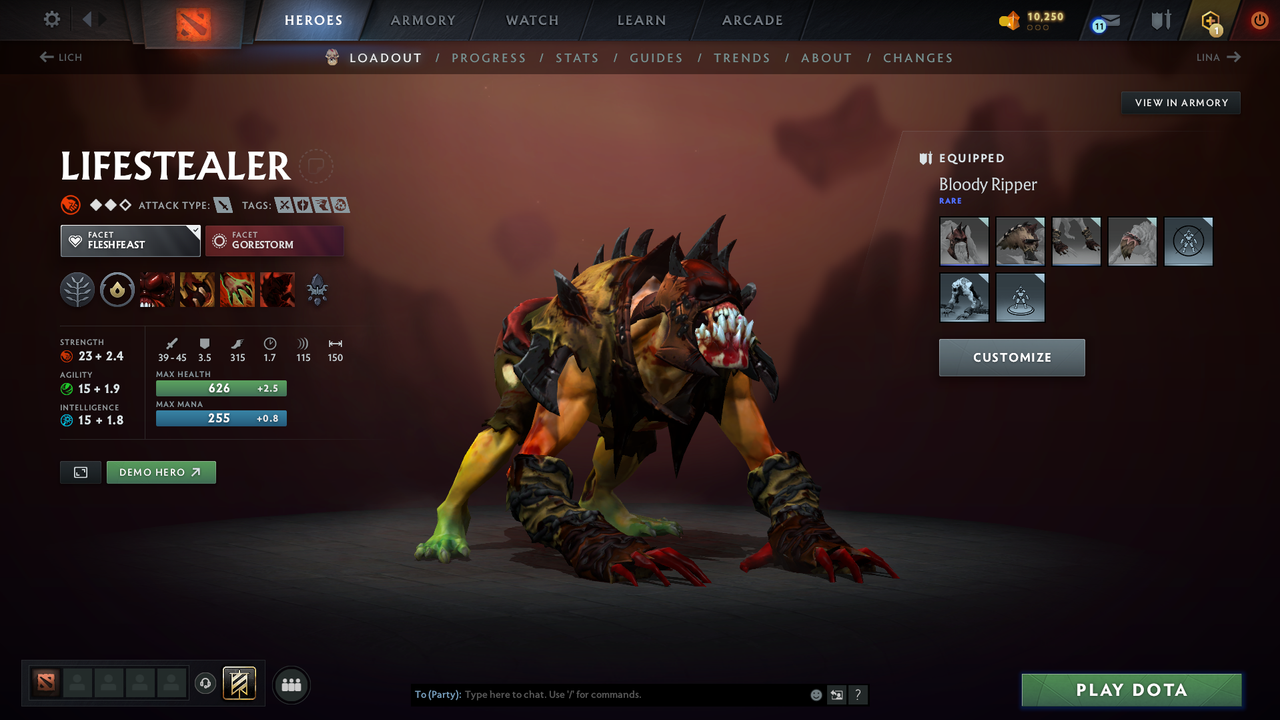Click the Max Health progress bar
This screenshot has width=1280, height=720.
point(220,388)
